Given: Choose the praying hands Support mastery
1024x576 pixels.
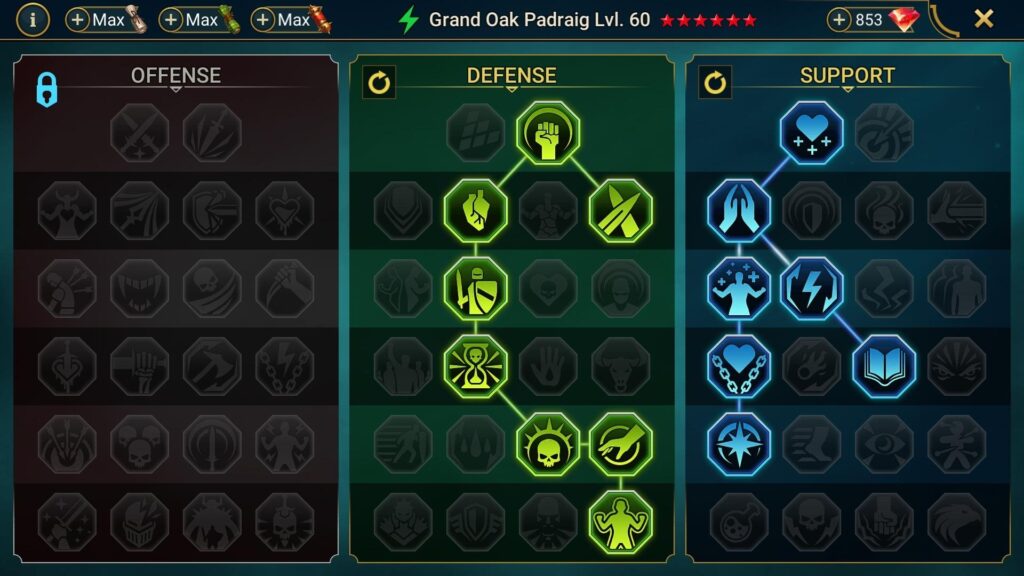Looking at the screenshot, I should (x=739, y=211).
